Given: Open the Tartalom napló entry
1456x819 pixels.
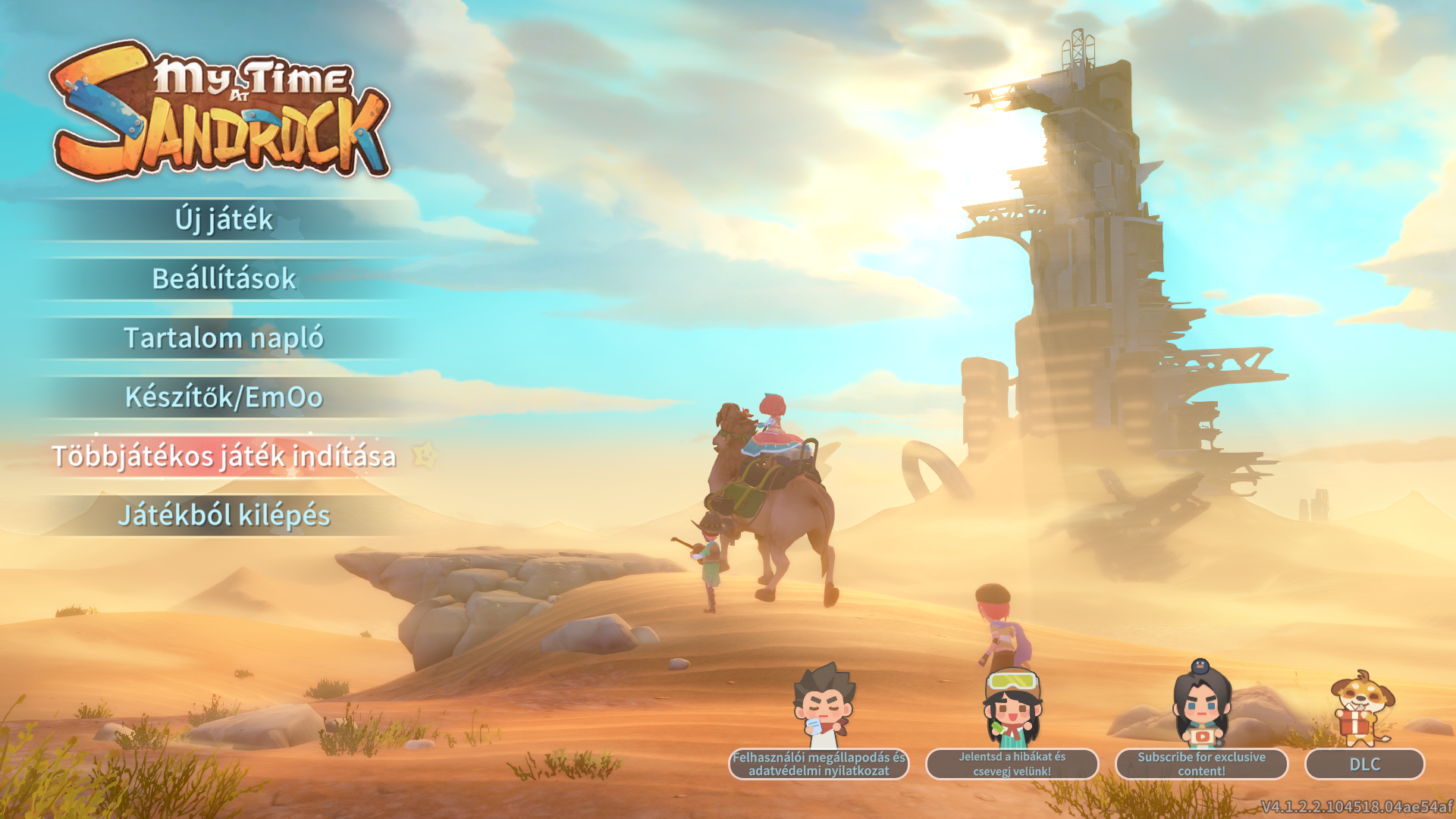Looking at the screenshot, I should click(x=224, y=338).
